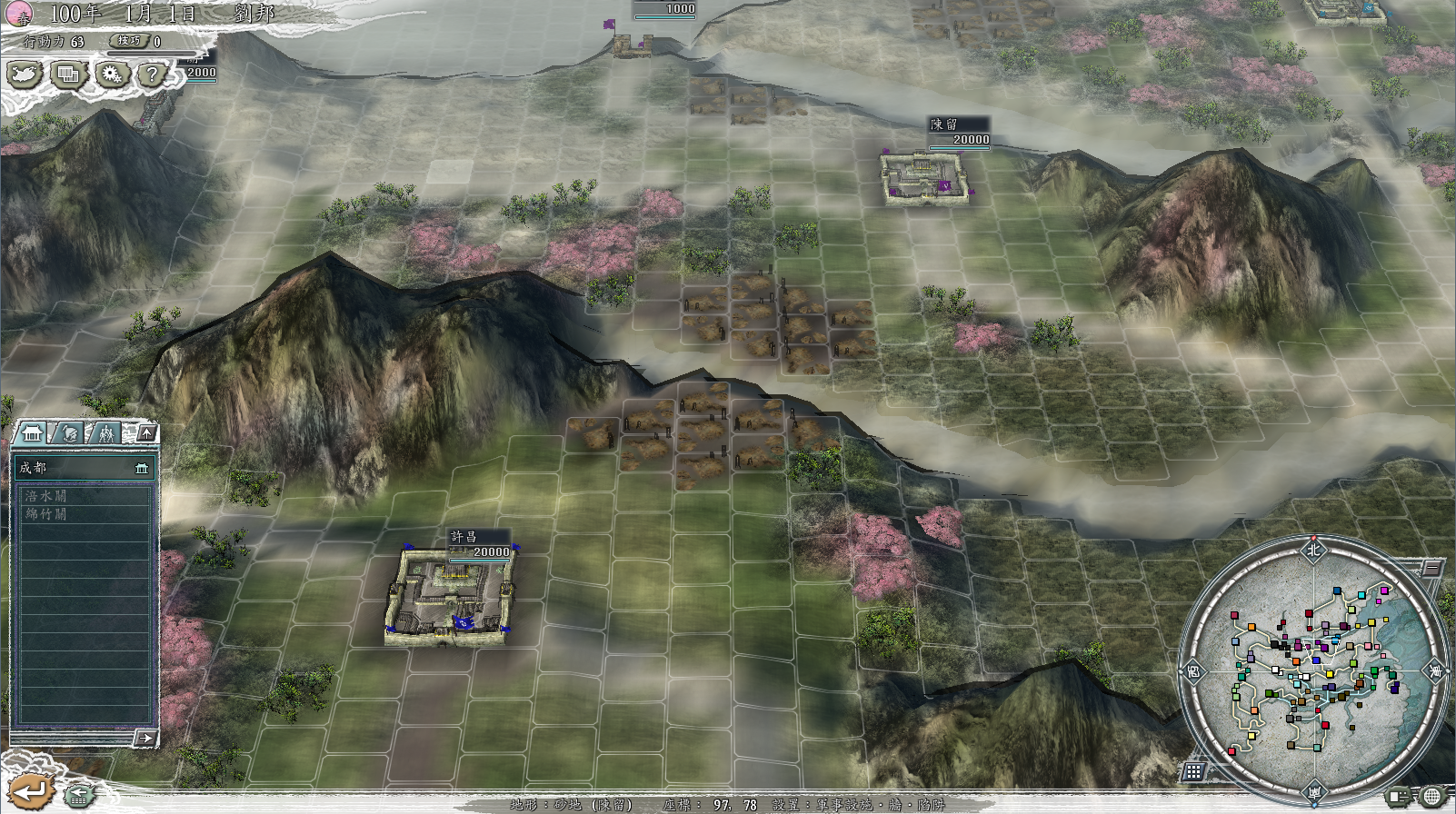Collapse the city panel with the up arrow
This screenshot has height=814, width=1456.
tap(147, 432)
